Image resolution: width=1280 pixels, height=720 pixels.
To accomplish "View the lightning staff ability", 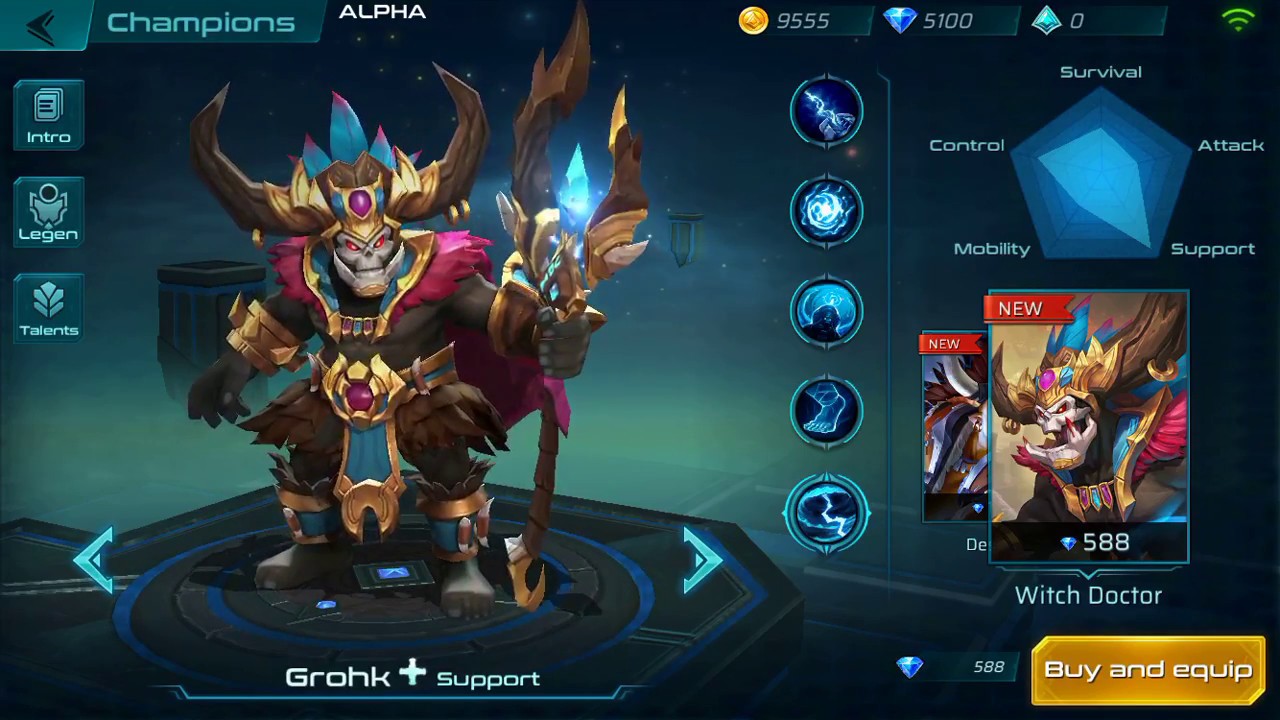I will 827,111.
